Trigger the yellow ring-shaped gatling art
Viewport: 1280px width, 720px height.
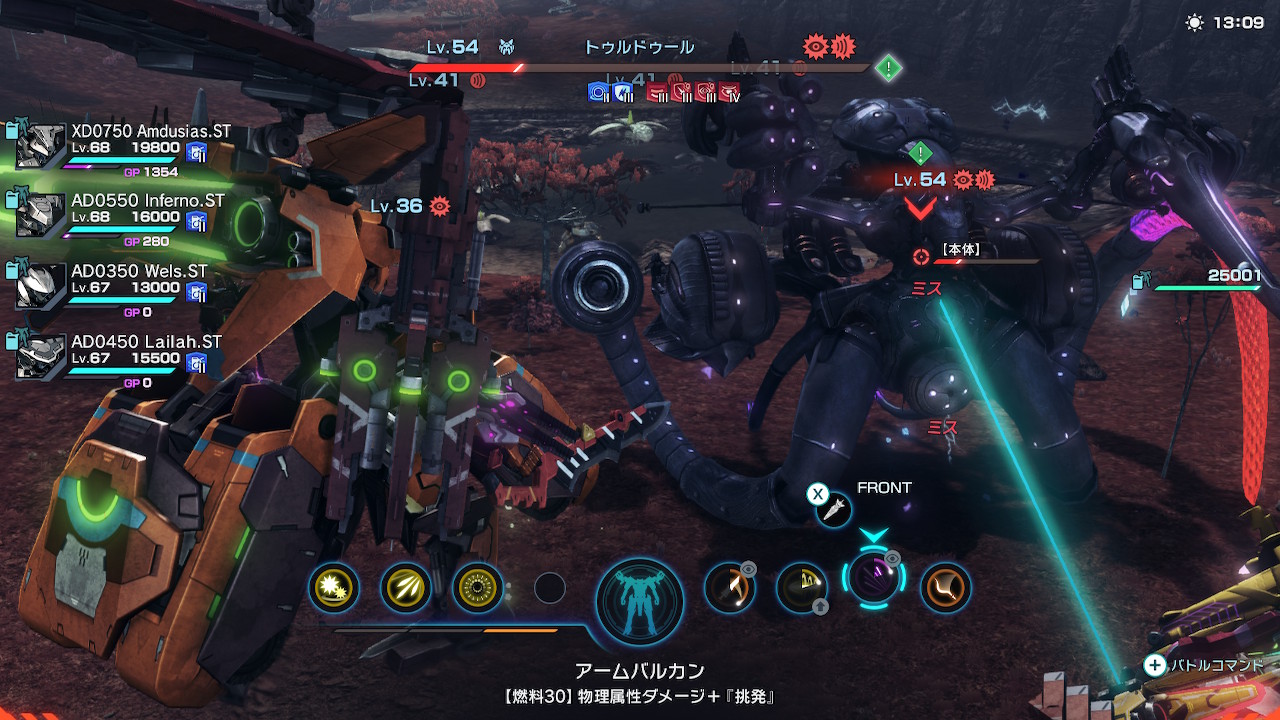click(478, 588)
